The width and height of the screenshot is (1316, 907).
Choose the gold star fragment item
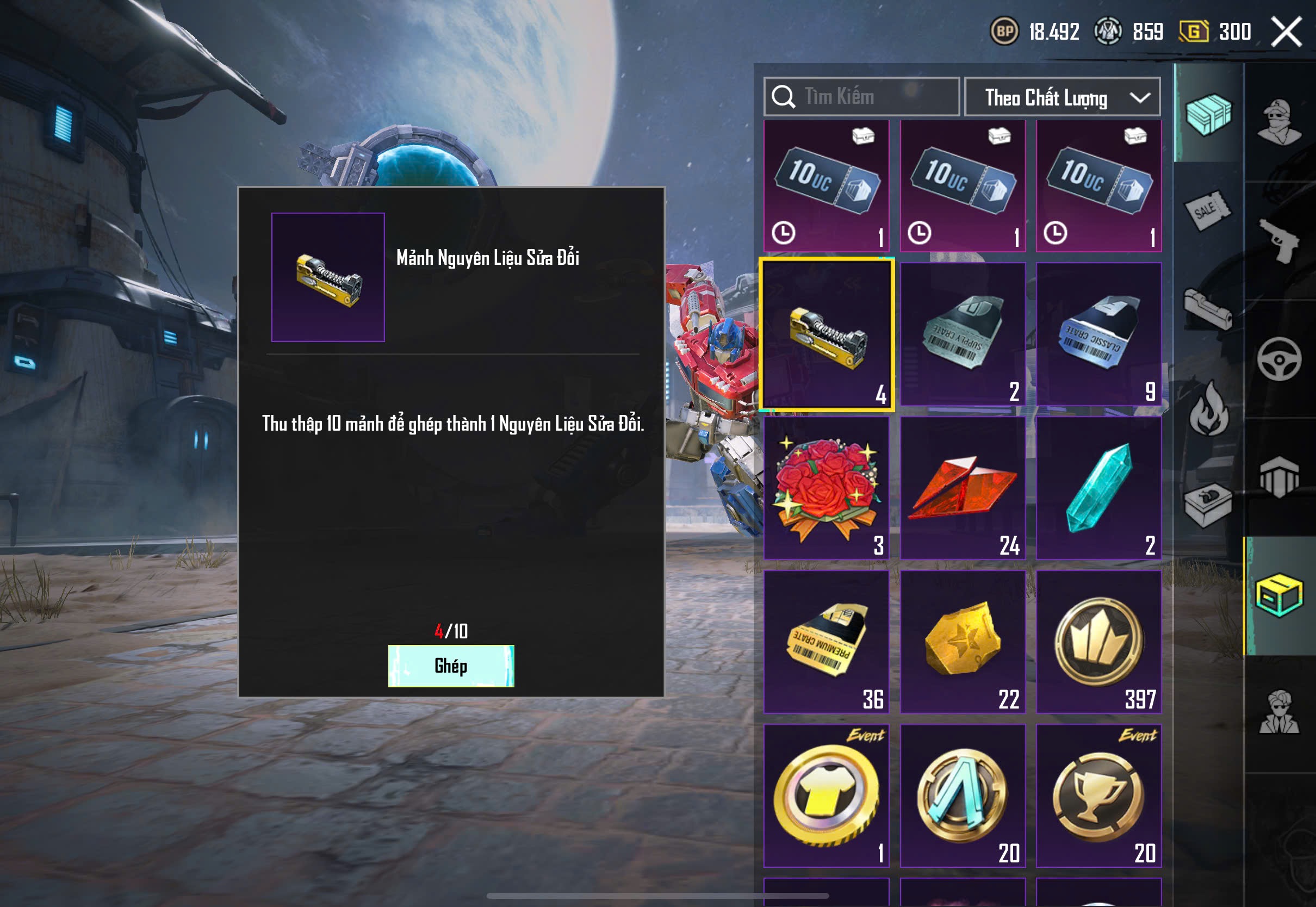point(963,642)
